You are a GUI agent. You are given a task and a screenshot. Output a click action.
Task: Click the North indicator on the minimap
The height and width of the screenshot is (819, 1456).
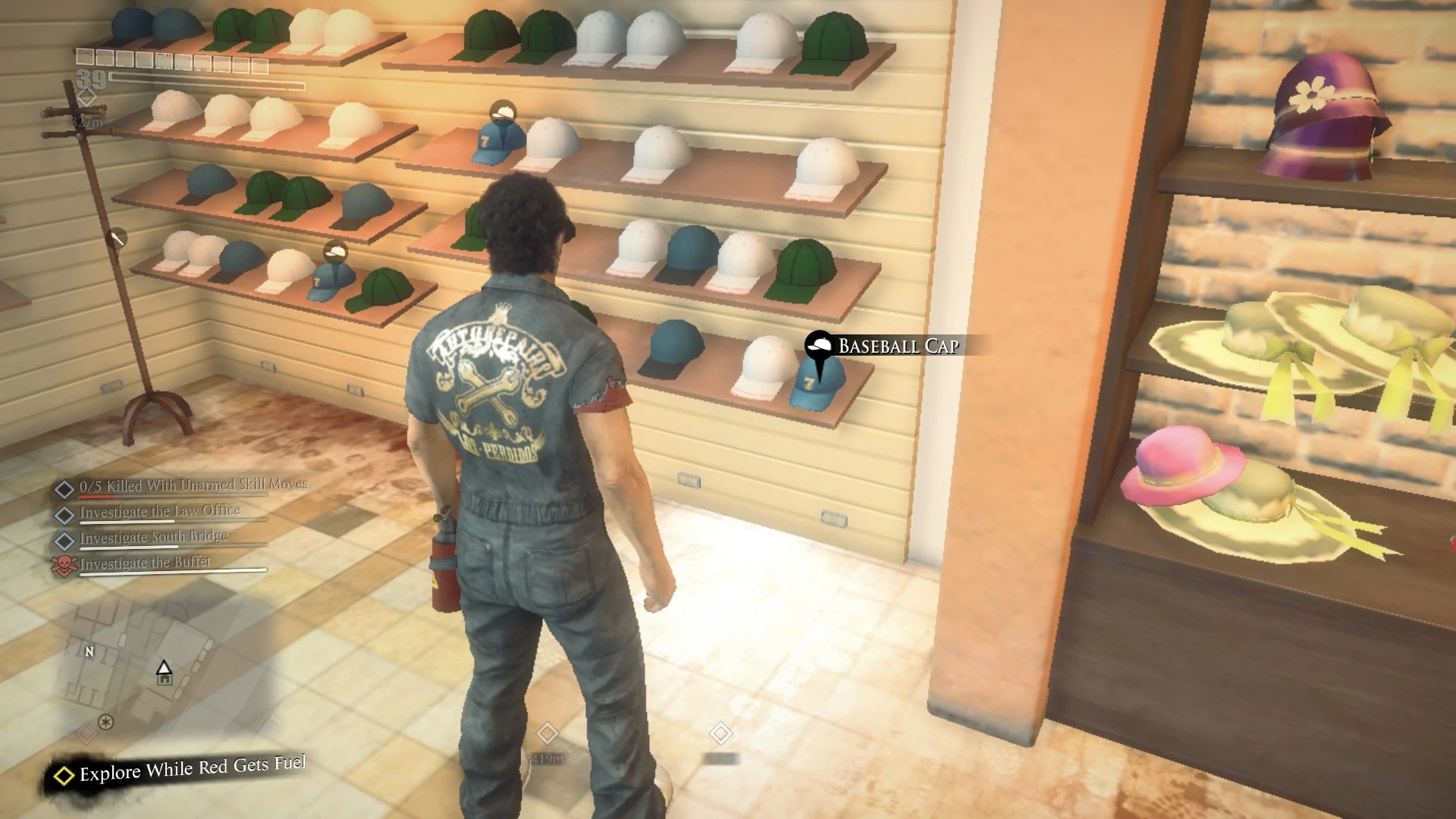click(x=91, y=651)
